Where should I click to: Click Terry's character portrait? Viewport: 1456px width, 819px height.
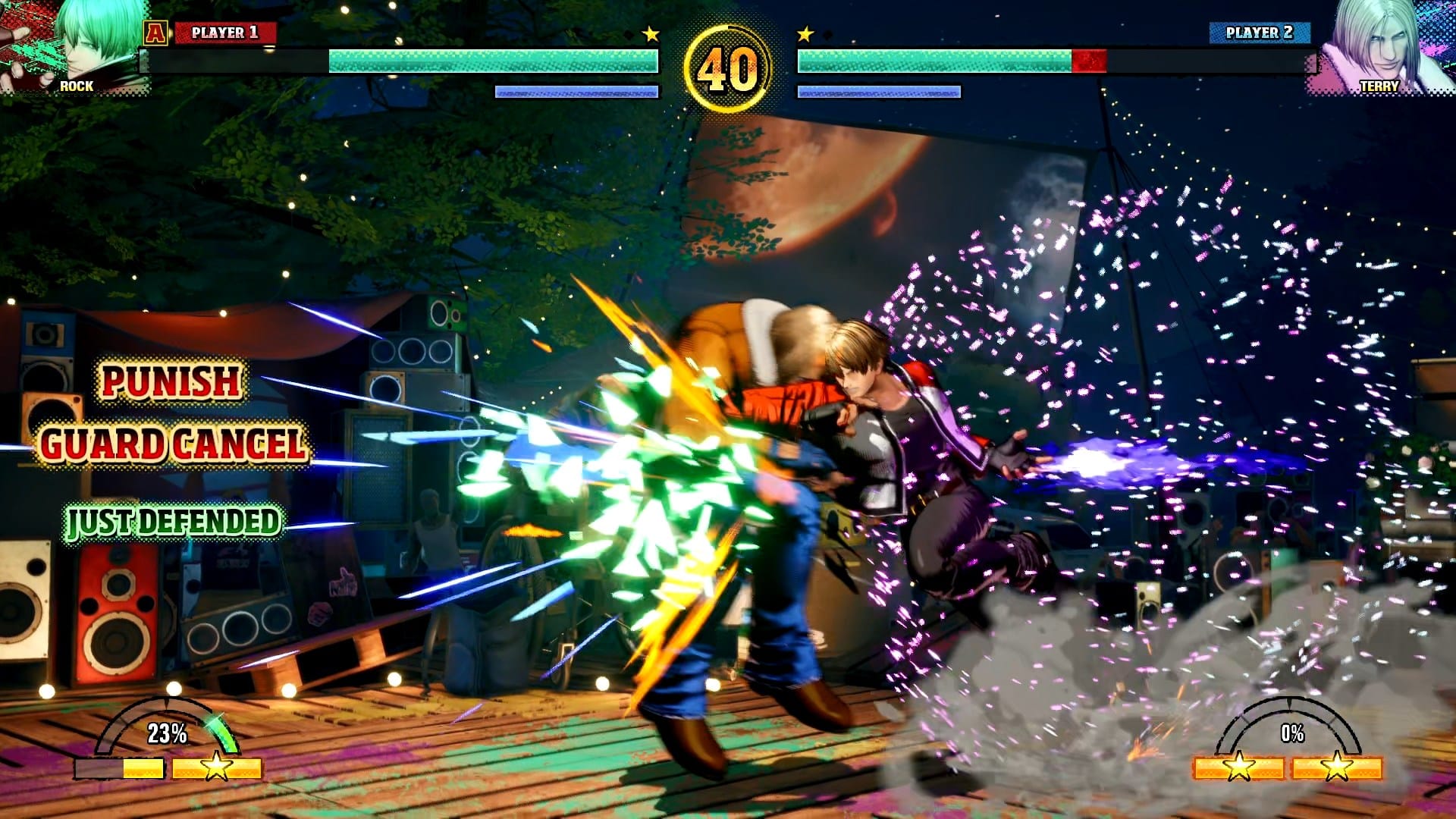pyautogui.click(x=1380, y=45)
